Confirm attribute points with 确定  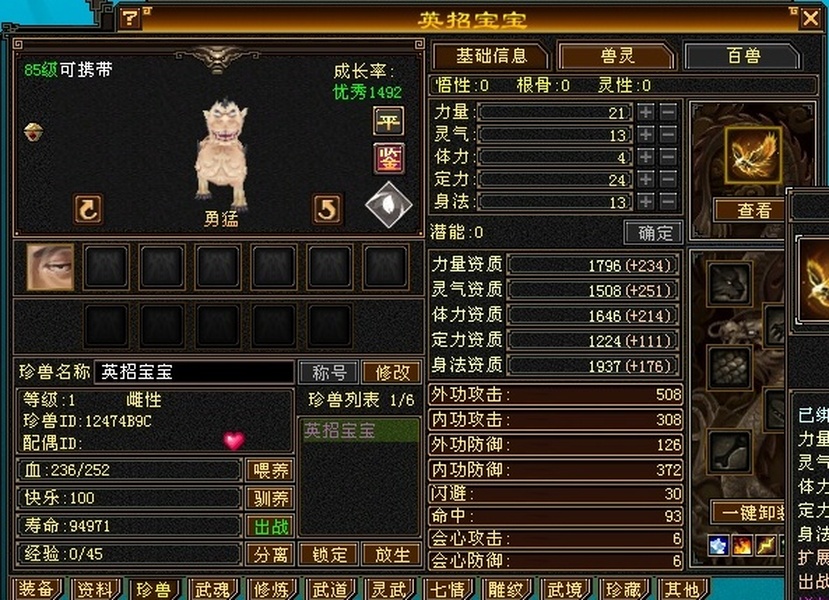pyautogui.click(x=655, y=233)
